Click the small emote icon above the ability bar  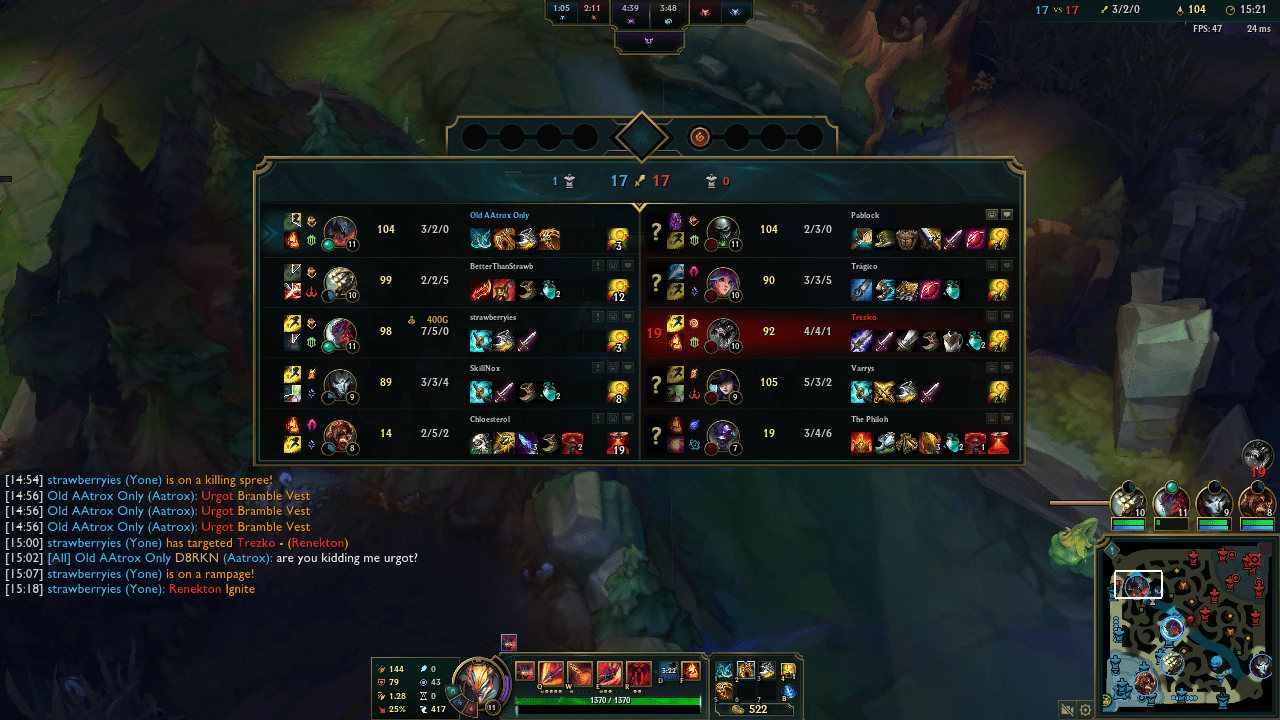[x=510, y=643]
